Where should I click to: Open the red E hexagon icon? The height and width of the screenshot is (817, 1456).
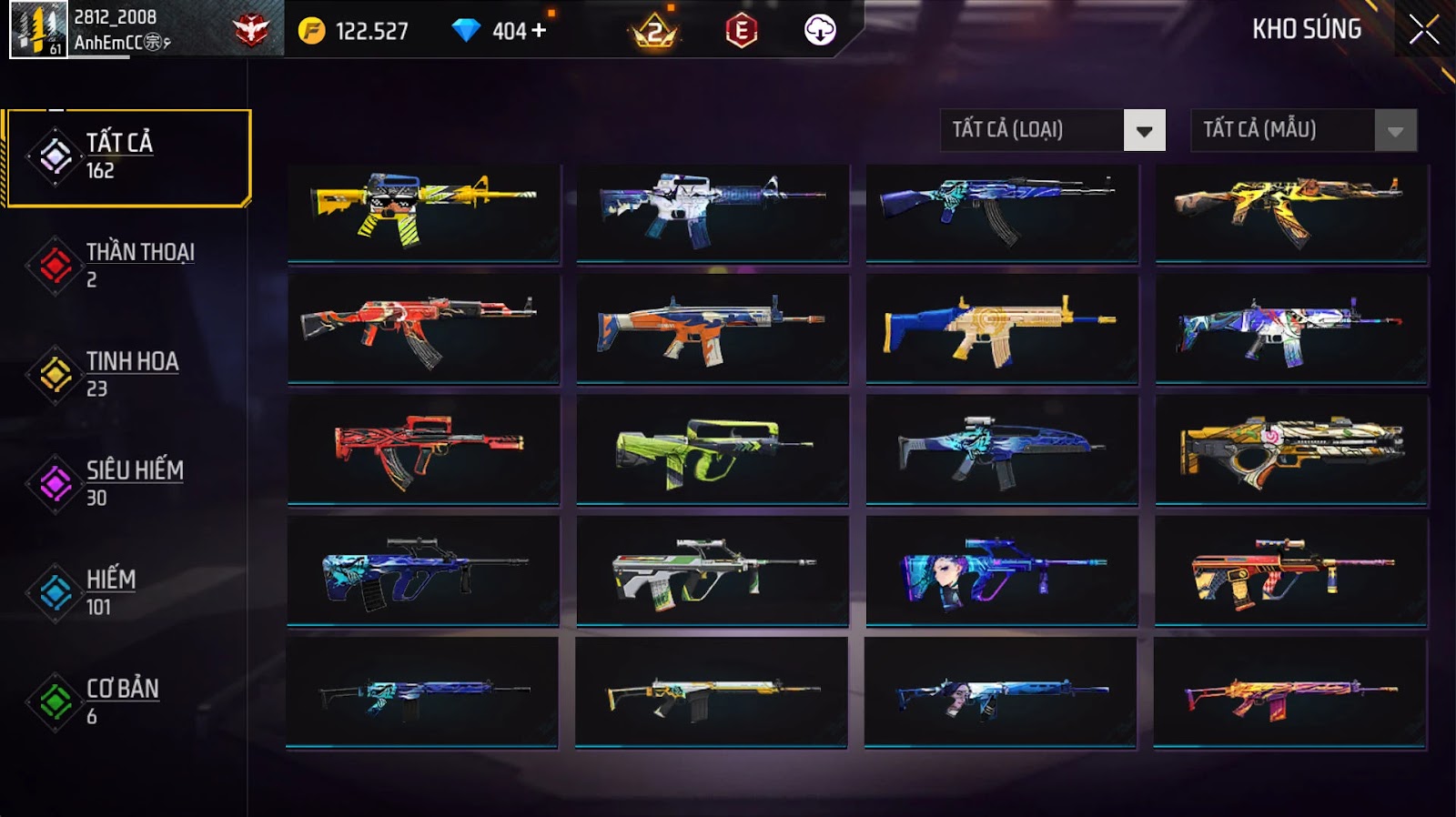(x=741, y=31)
